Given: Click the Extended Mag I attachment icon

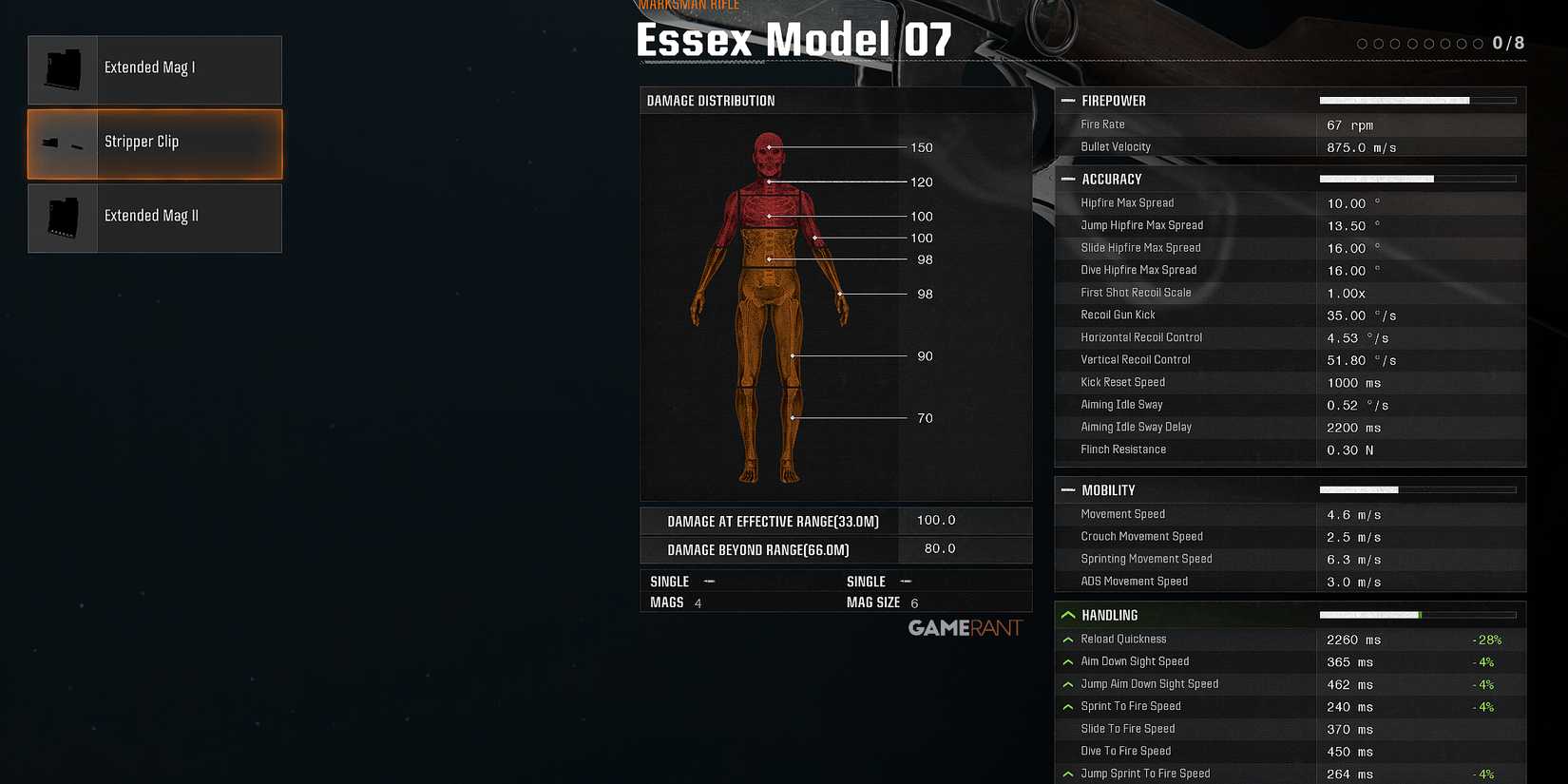Looking at the screenshot, I should 61,67.
